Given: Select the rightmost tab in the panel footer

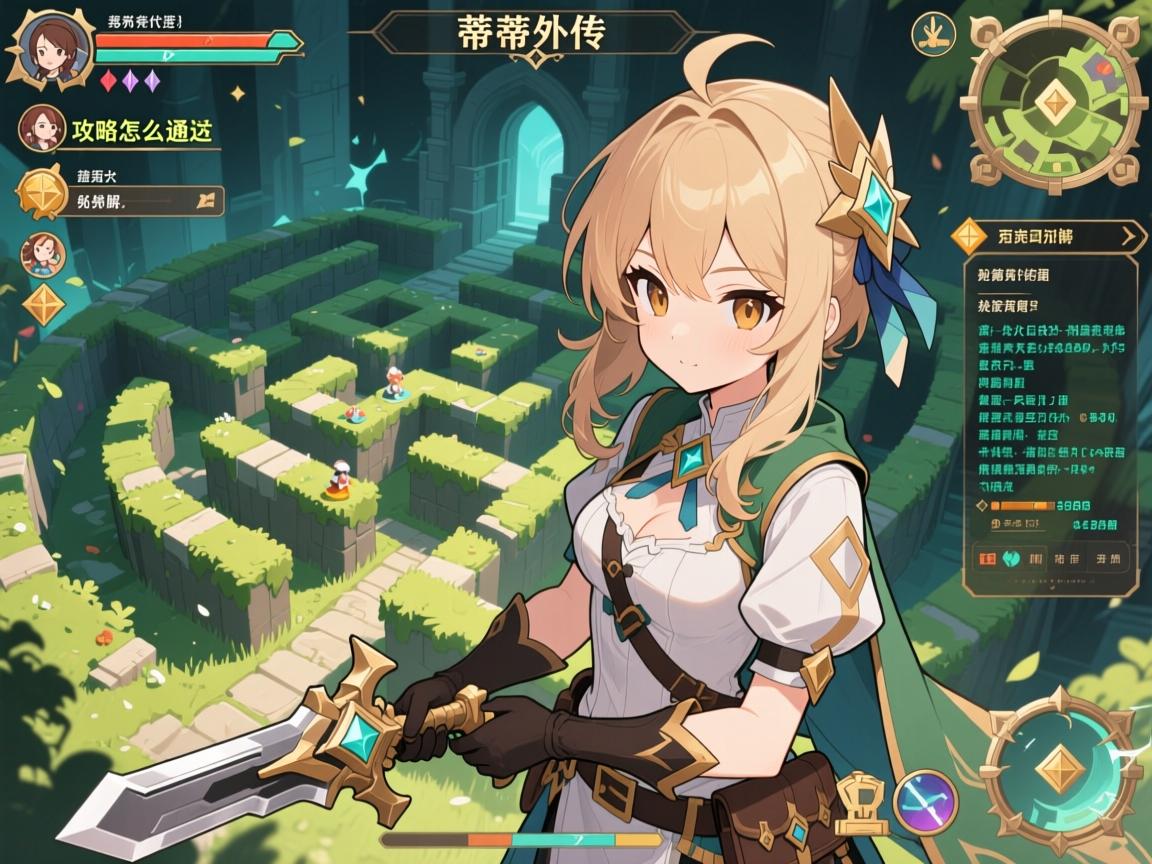Looking at the screenshot, I should coord(1107,558).
